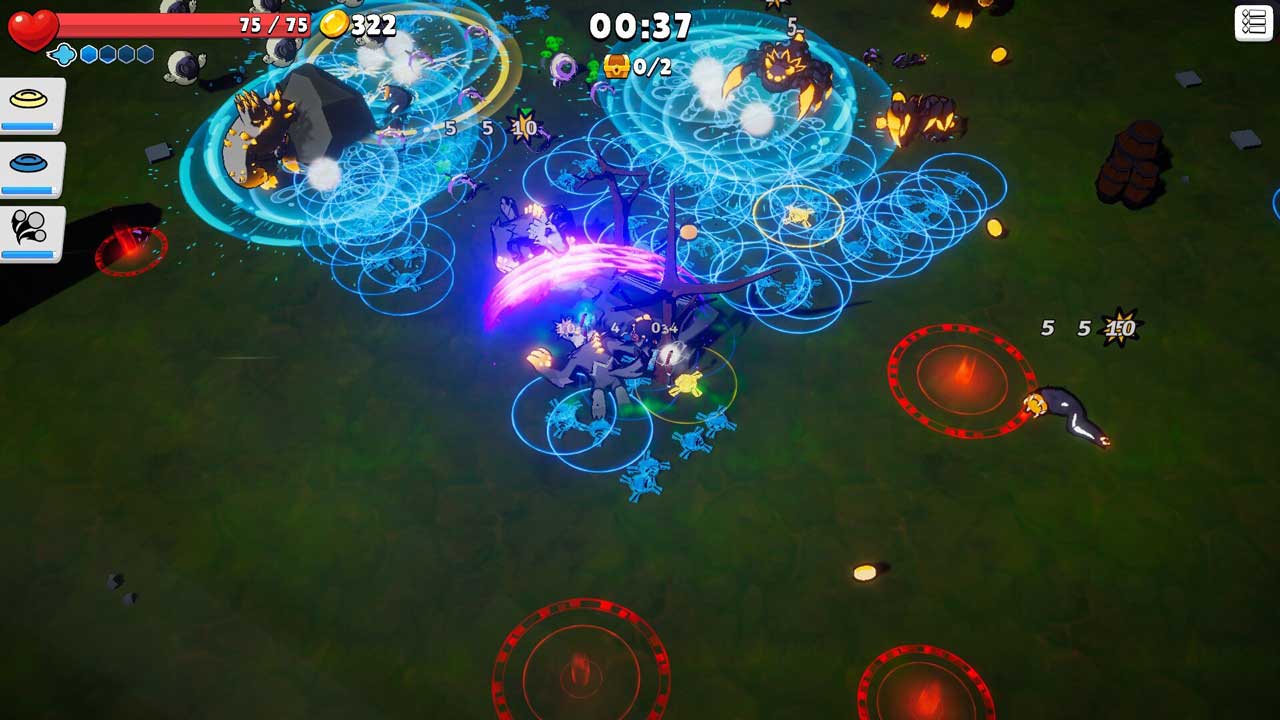Select the black swirl orbs ability slot
1280x720 pixels.
click(x=31, y=232)
